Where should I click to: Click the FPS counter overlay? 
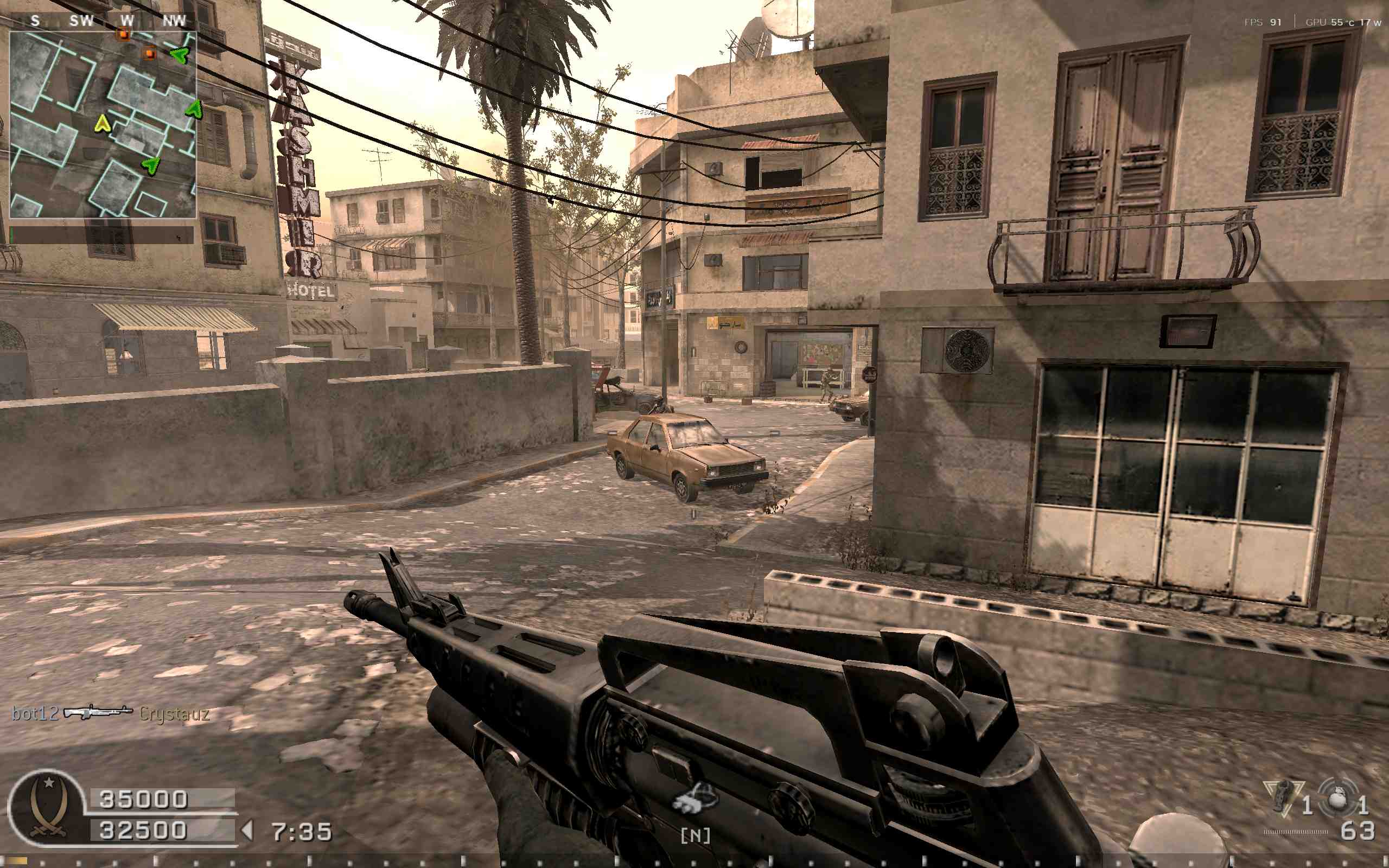click(1262, 22)
